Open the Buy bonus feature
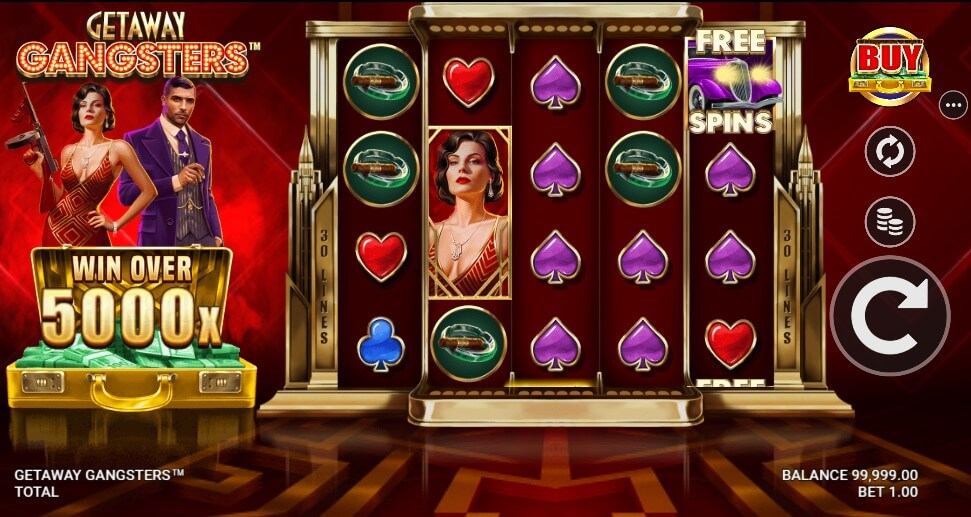The width and height of the screenshot is (971, 517). 889,66
